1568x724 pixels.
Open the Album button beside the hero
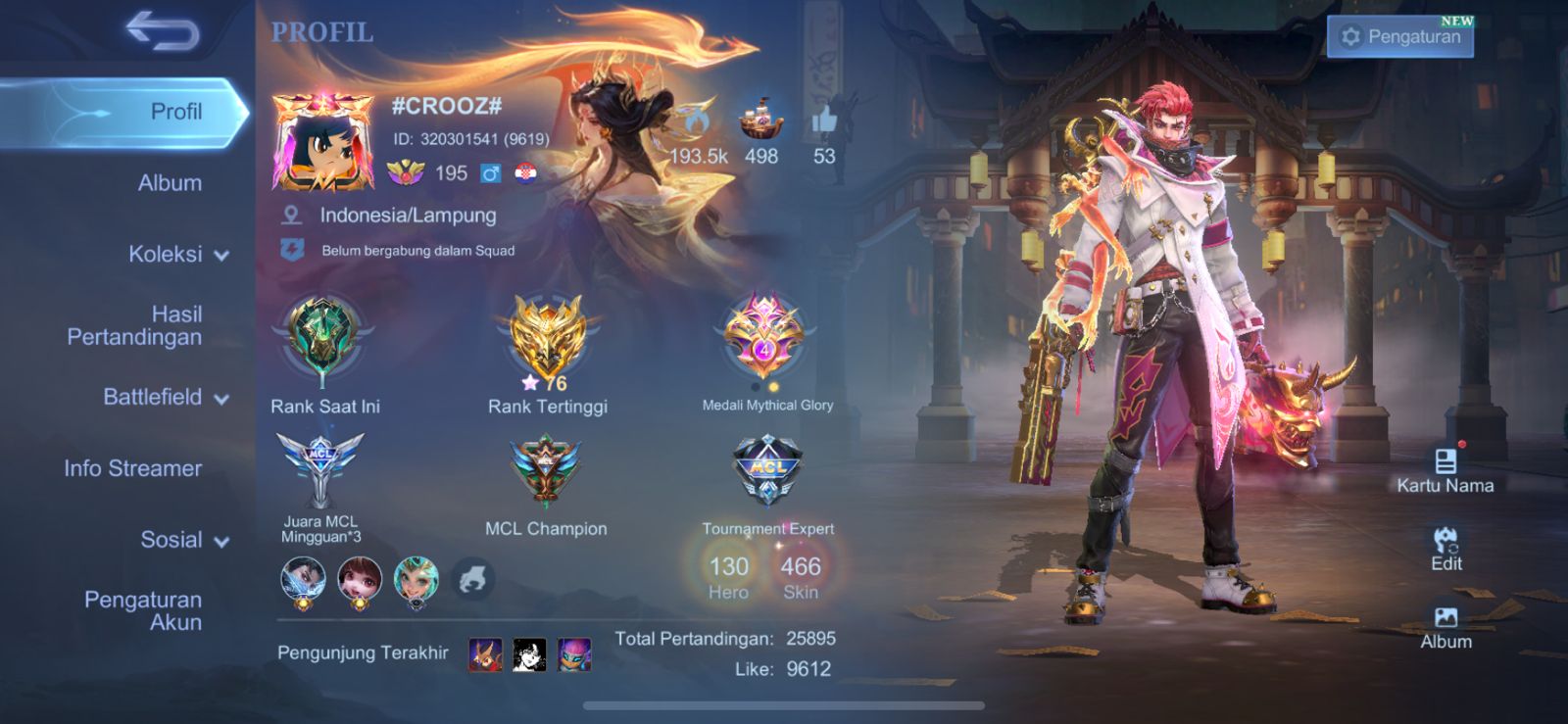click(x=1445, y=627)
